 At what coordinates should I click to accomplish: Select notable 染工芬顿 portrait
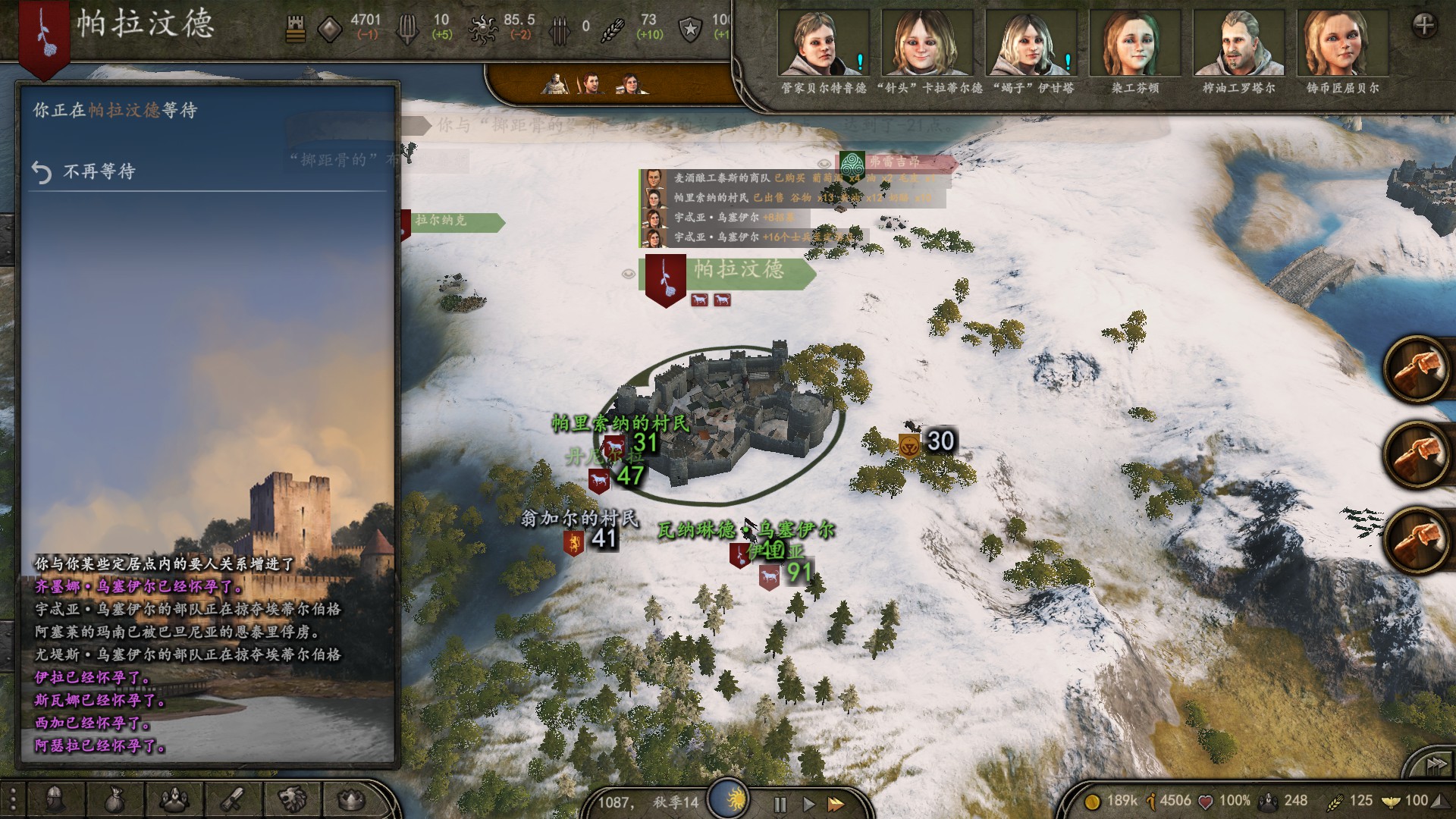[x=1134, y=44]
